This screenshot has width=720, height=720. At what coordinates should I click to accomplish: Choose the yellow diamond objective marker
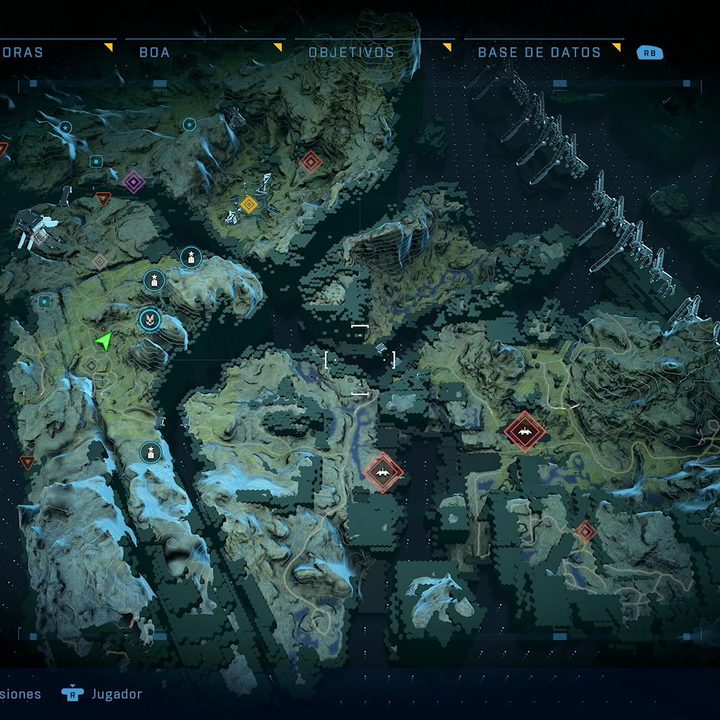click(x=249, y=204)
